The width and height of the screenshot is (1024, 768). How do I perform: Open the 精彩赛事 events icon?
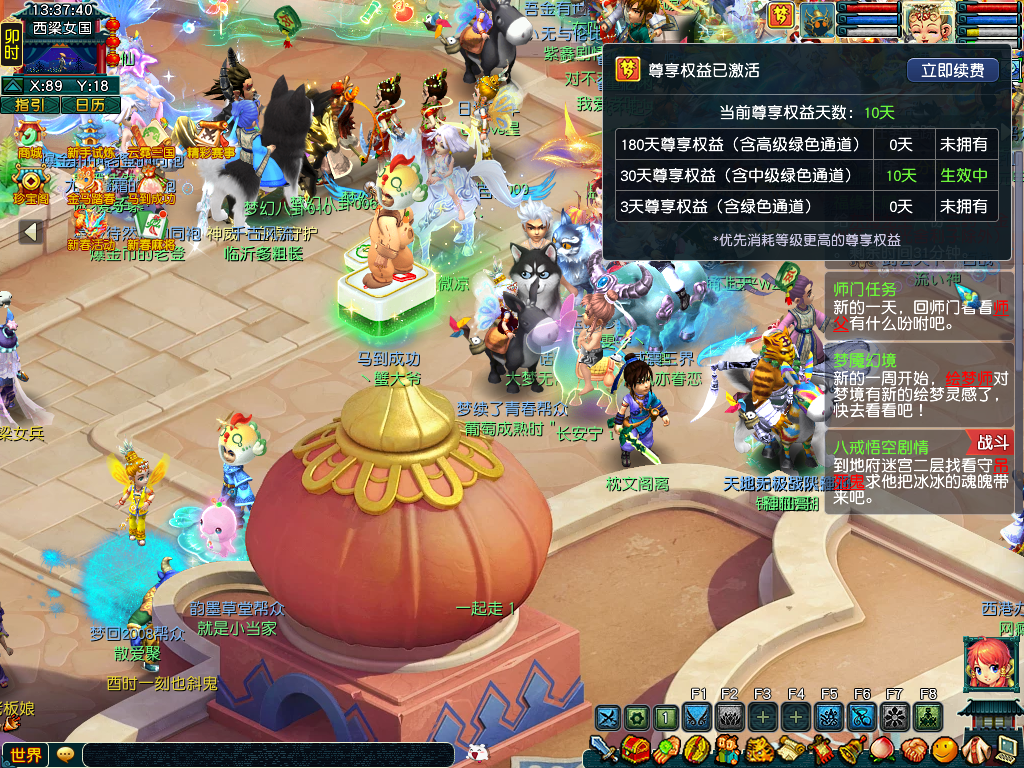tap(210, 137)
